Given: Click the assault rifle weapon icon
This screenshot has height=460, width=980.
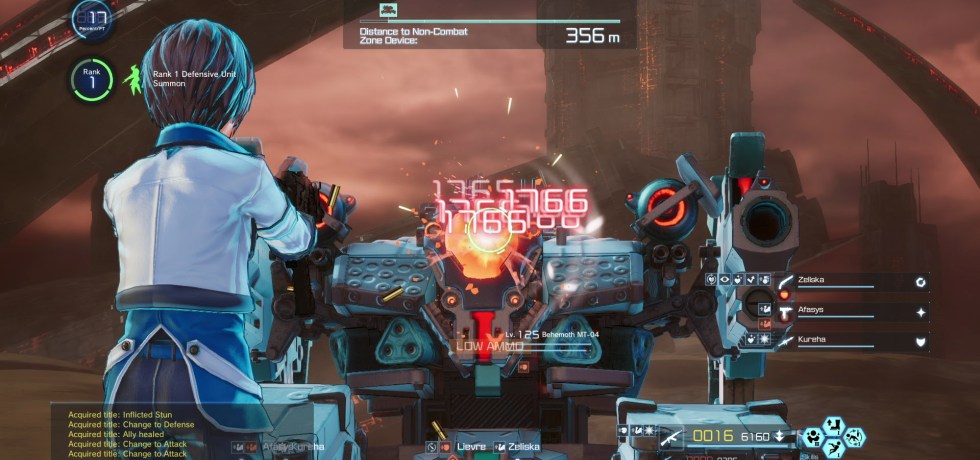Looking at the screenshot, I should point(669,436).
